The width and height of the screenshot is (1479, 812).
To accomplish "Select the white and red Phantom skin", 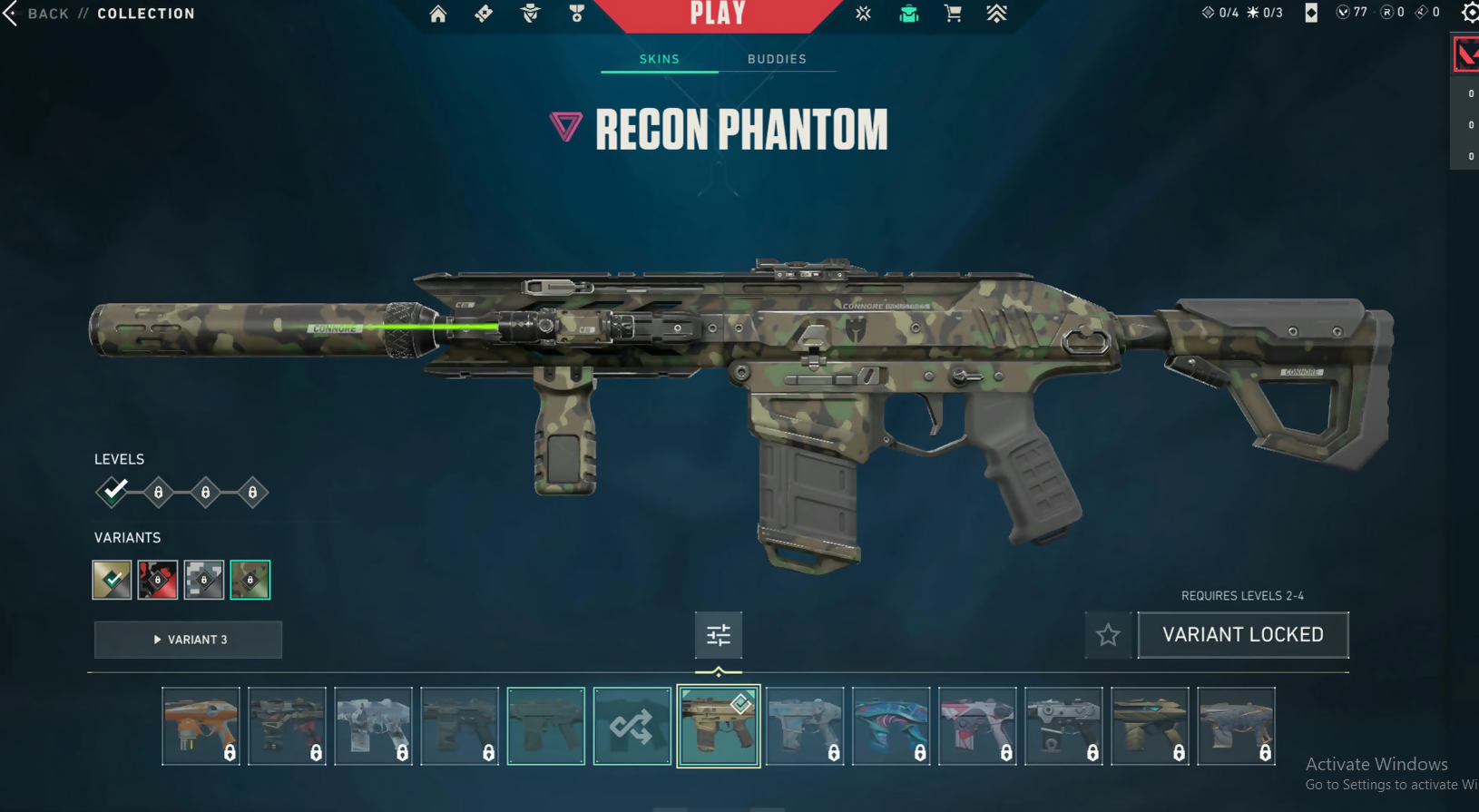I will pyautogui.click(x=977, y=726).
